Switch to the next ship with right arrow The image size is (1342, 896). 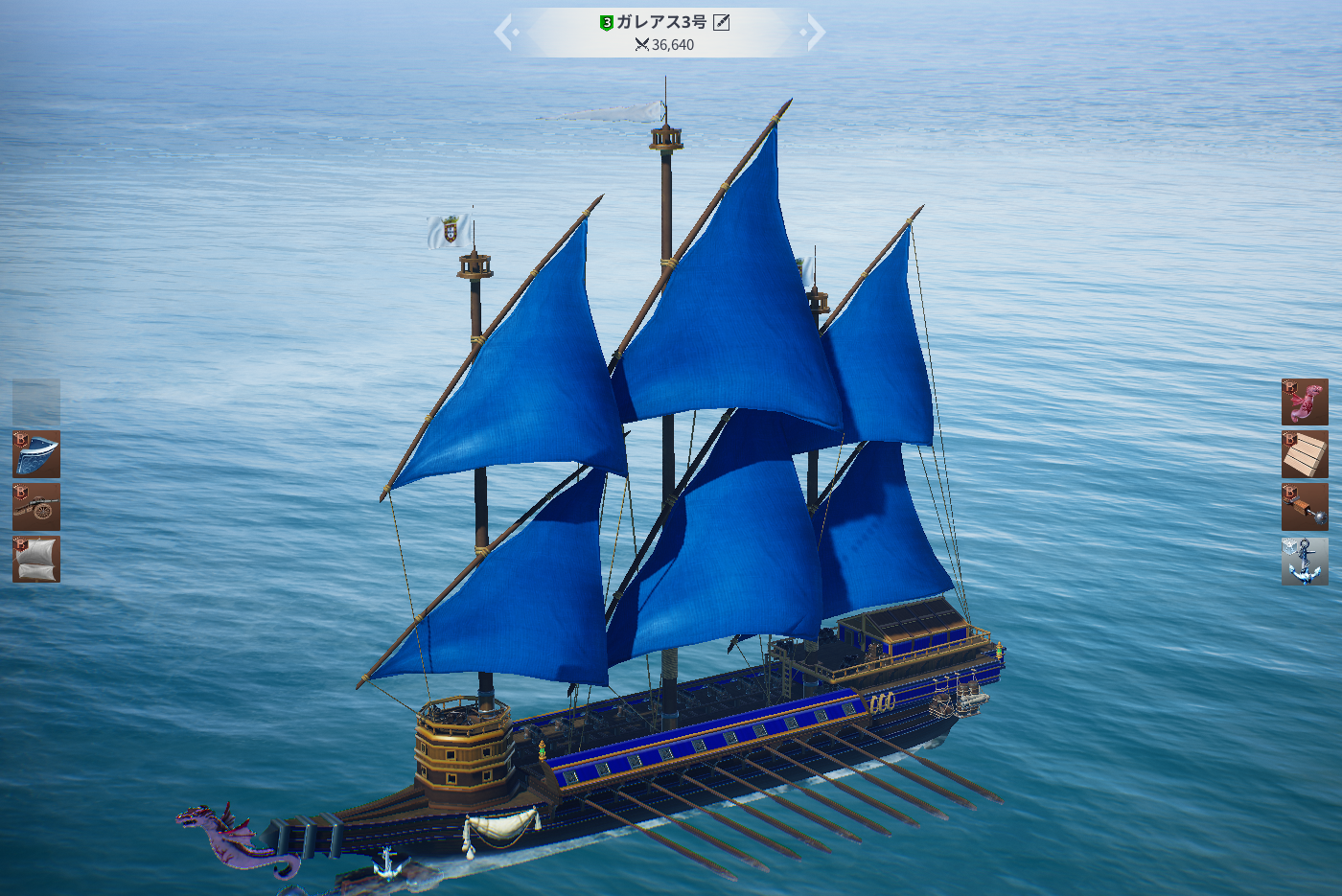(815, 33)
